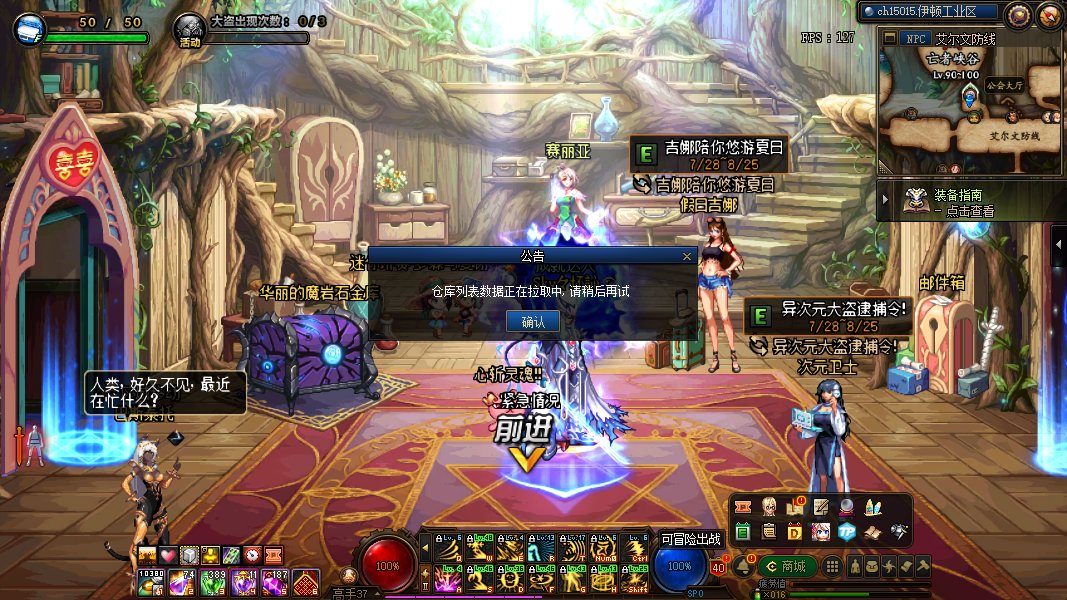Image resolution: width=1067 pixels, height=600 pixels.
Task: Open the yellow D calendar icon
Action: [x=795, y=531]
